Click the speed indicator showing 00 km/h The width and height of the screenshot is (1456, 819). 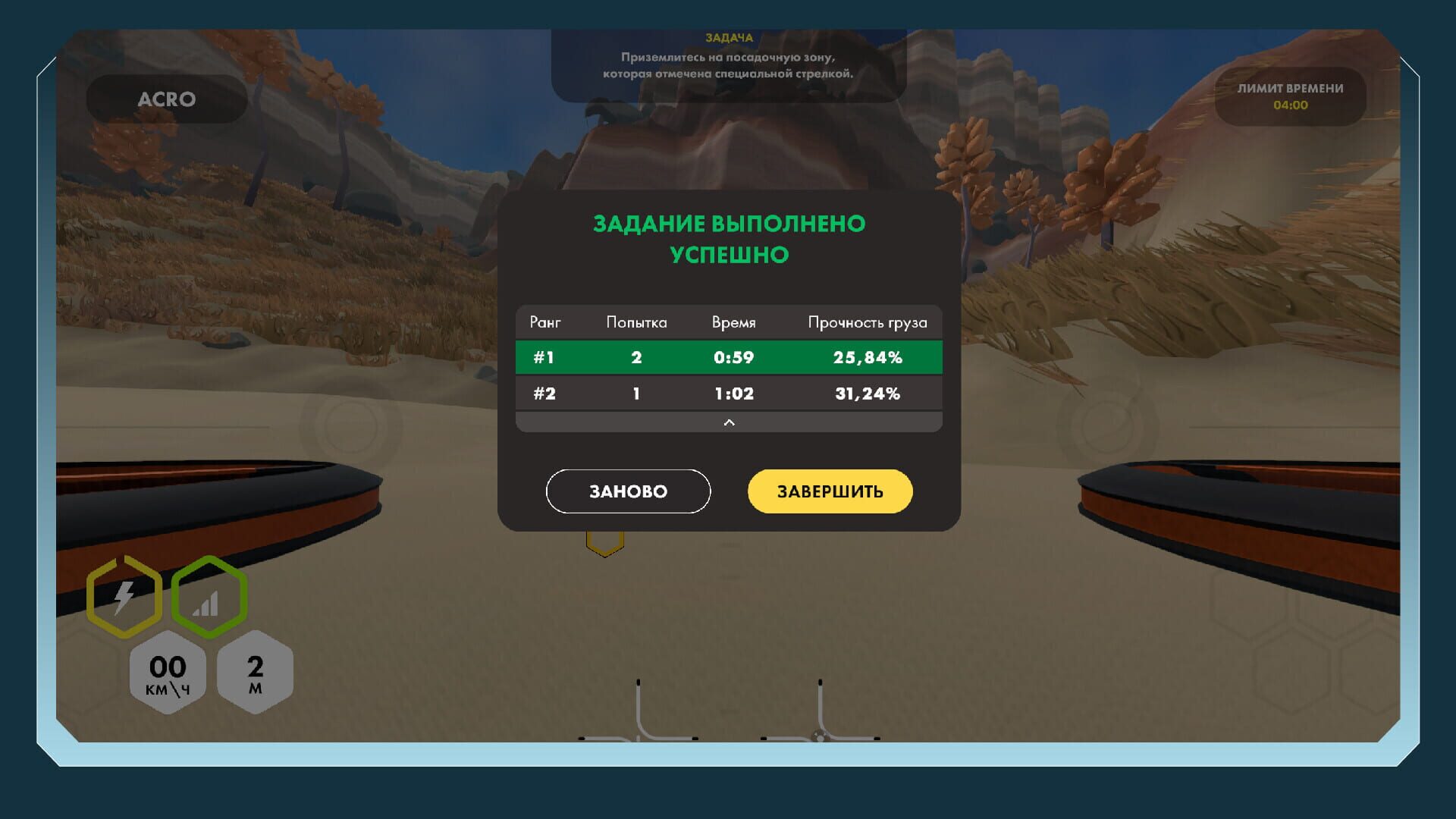[167, 673]
